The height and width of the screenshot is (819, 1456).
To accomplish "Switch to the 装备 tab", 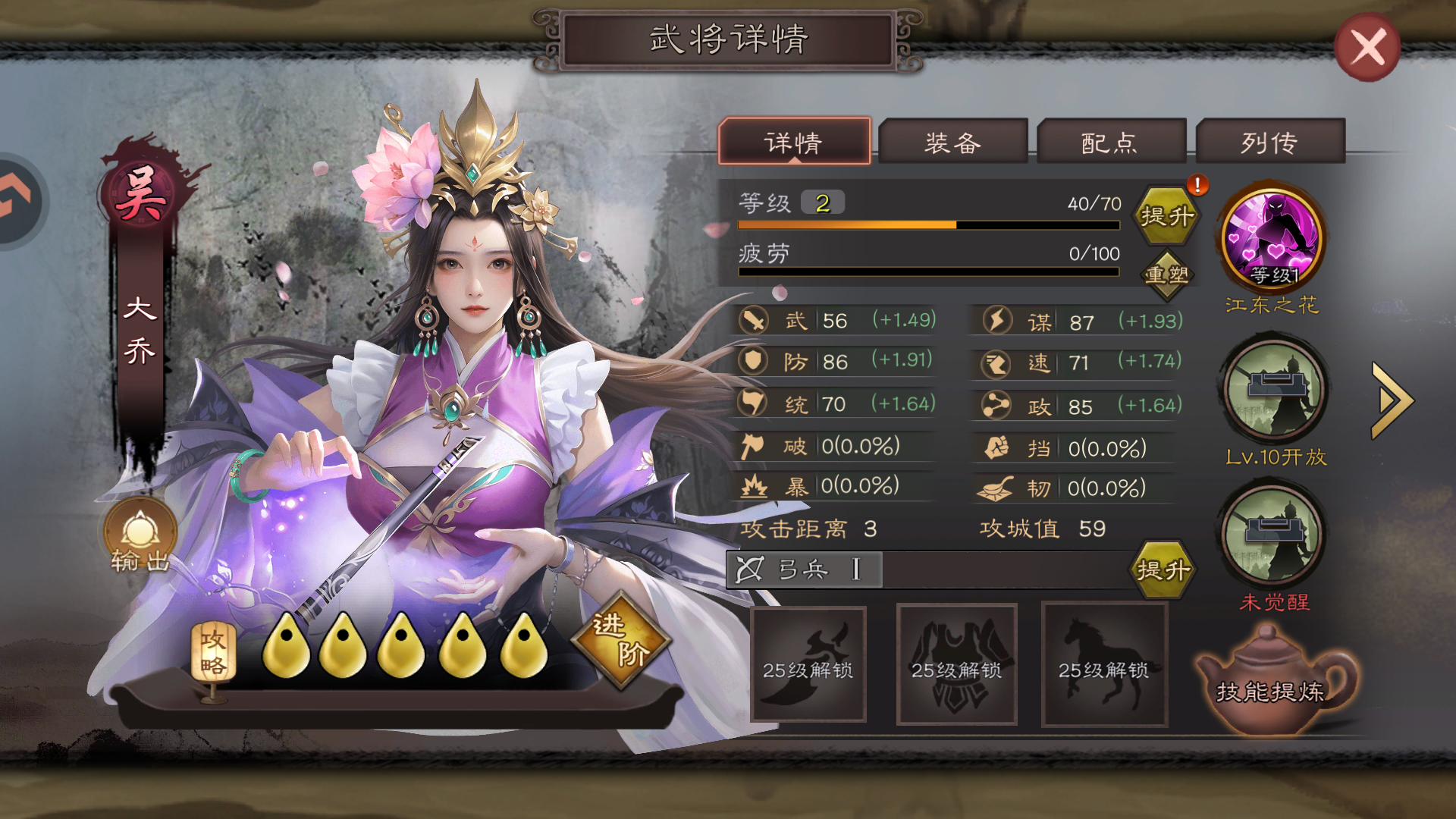I will pos(954,141).
